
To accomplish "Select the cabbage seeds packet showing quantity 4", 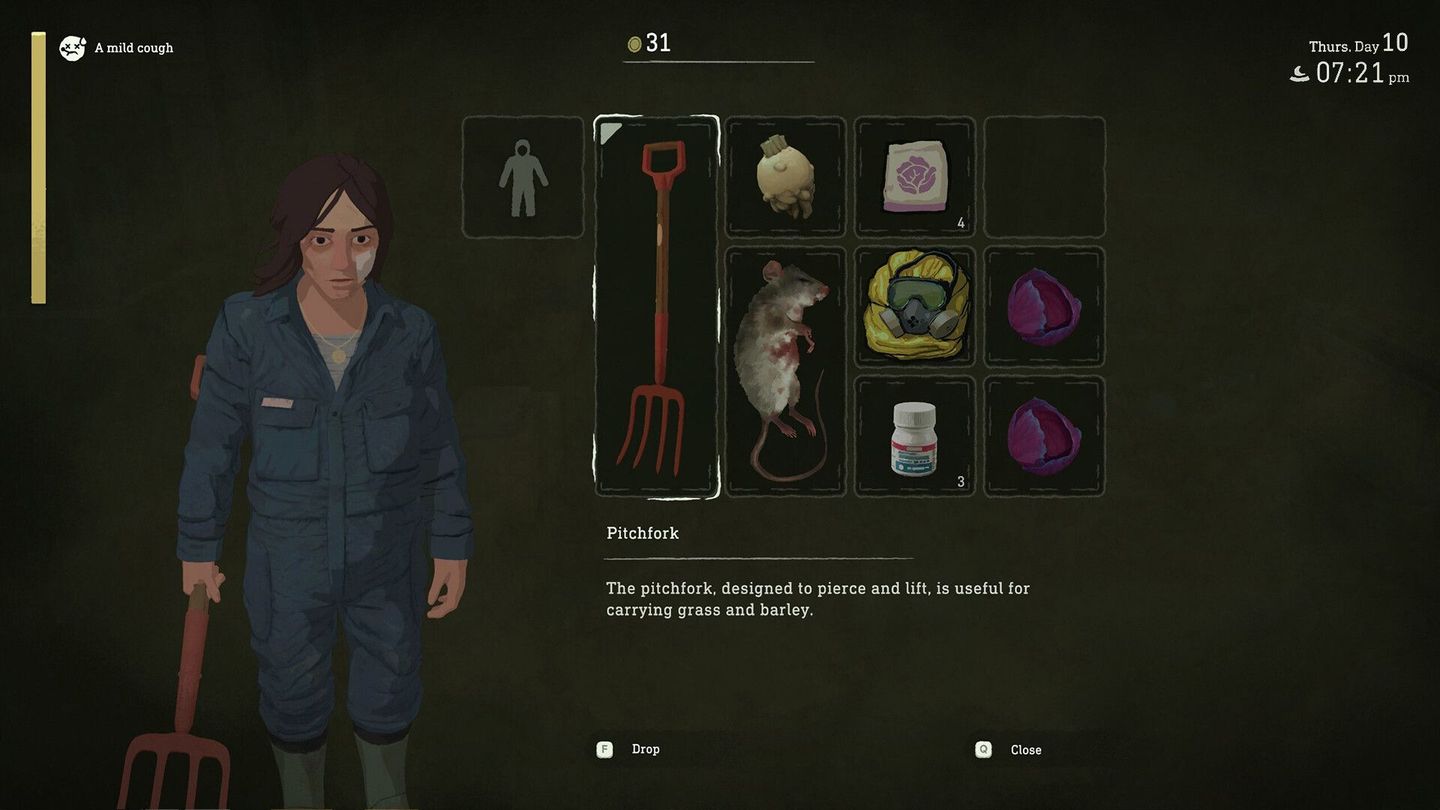I will click(x=914, y=175).
